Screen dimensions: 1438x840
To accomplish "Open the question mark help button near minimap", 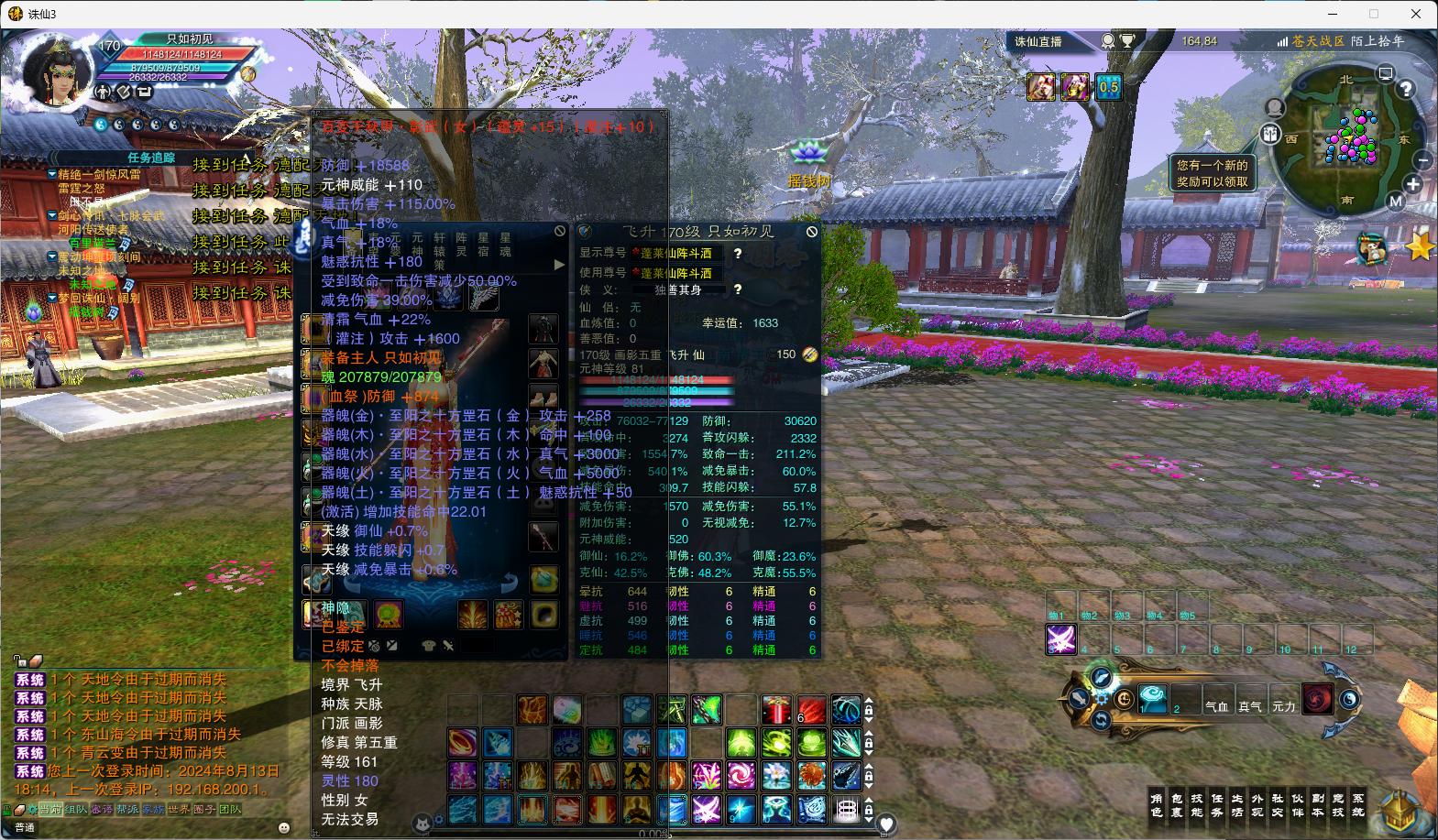I will click(1405, 90).
